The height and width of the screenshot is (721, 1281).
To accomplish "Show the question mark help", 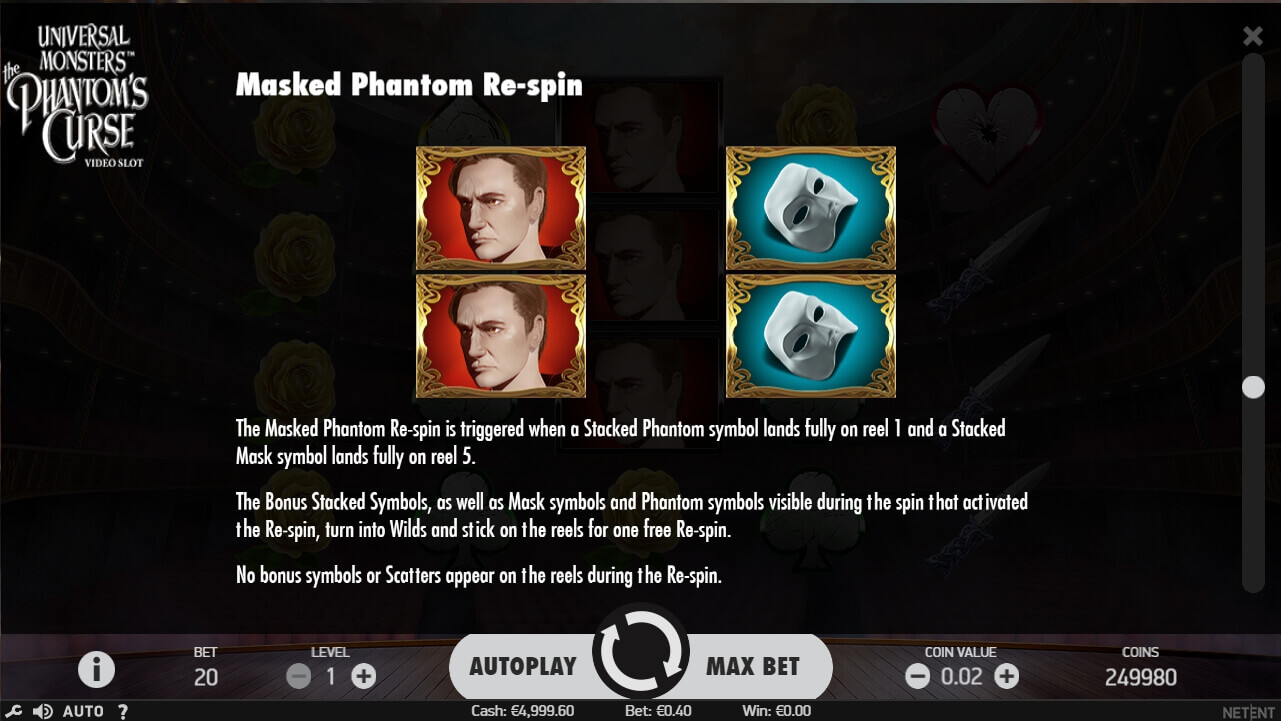I will click(x=123, y=711).
